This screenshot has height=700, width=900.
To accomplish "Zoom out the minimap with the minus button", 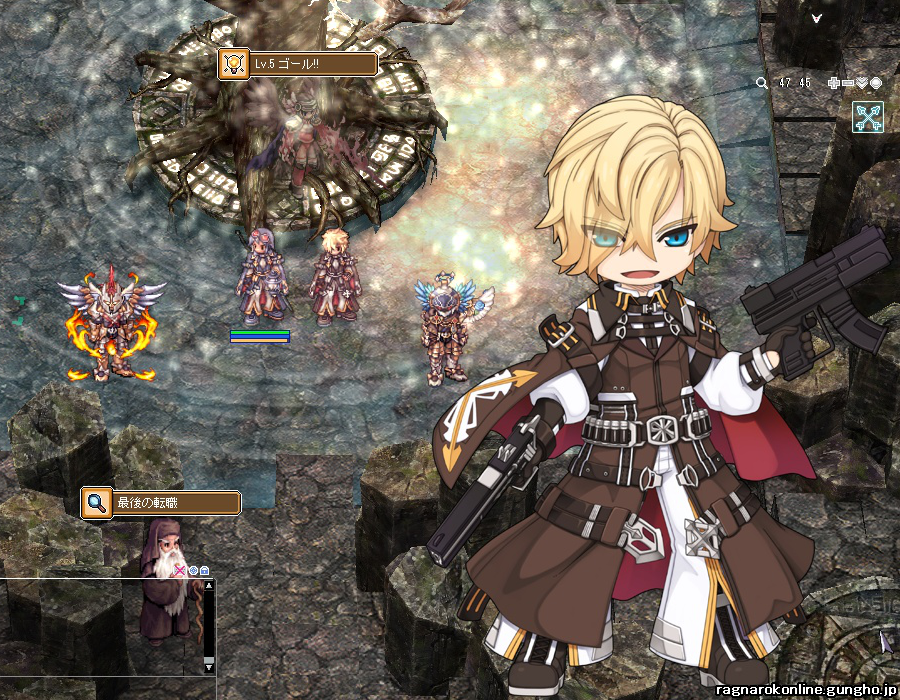I will 848,83.
